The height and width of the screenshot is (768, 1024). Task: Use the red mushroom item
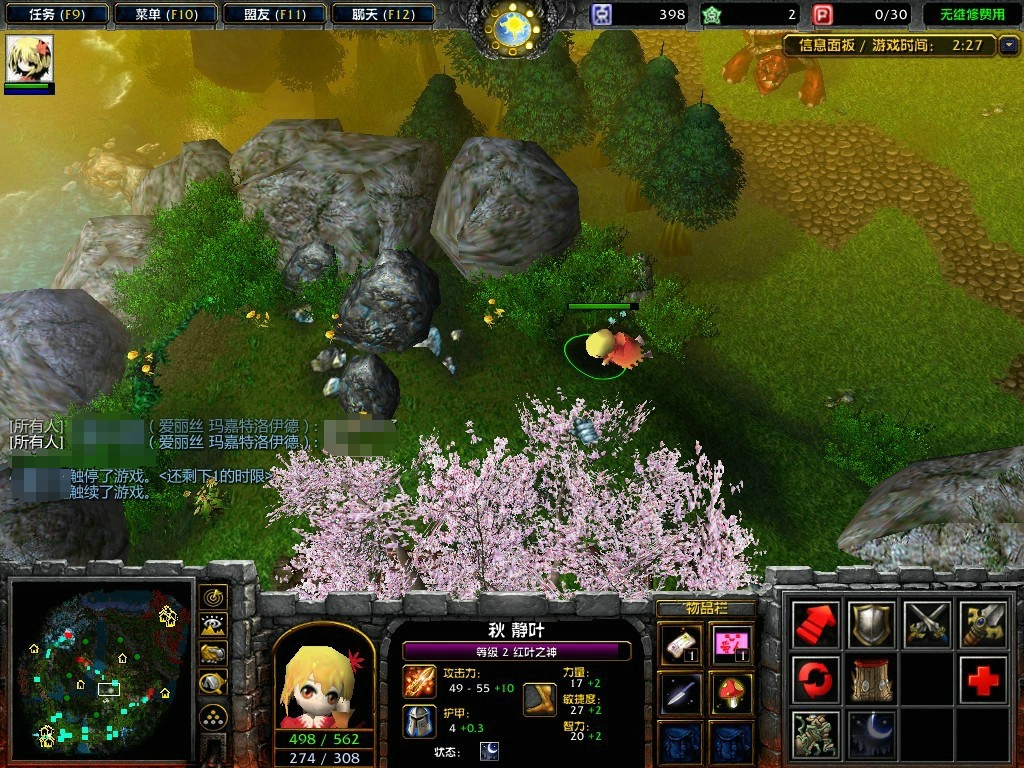click(733, 692)
